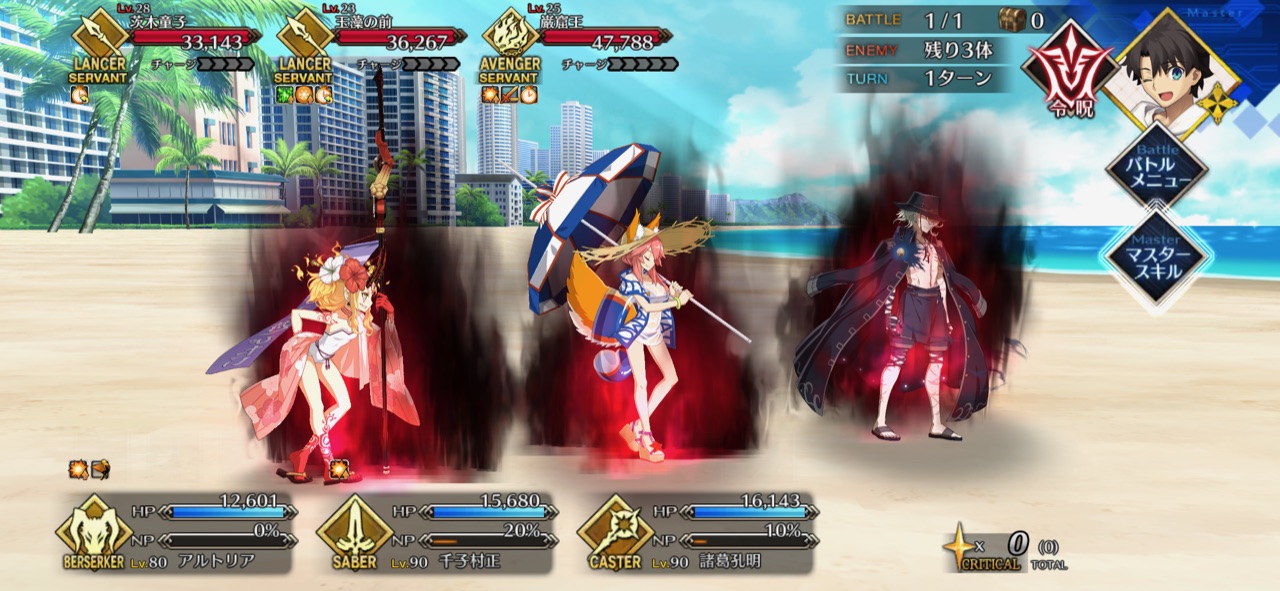This screenshot has width=1280, height=591.
Task: Select the Saber 千子村正 party panel
Action: [x=435, y=533]
